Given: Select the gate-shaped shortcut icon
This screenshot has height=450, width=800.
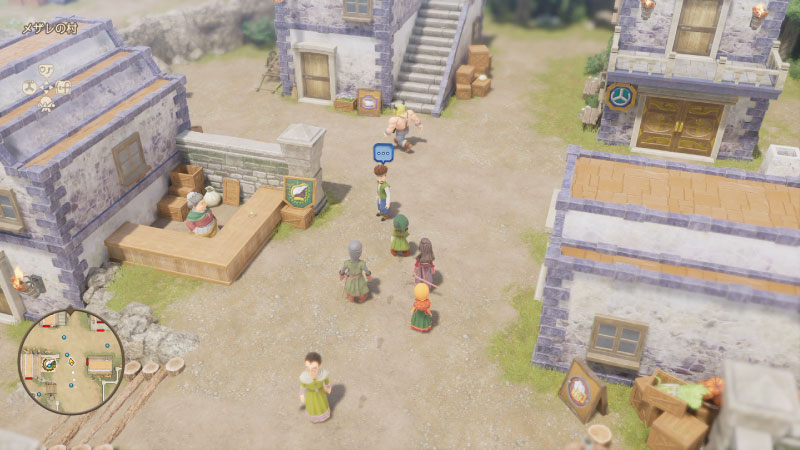Looking at the screenshot, I should click(x=63, y=87).
